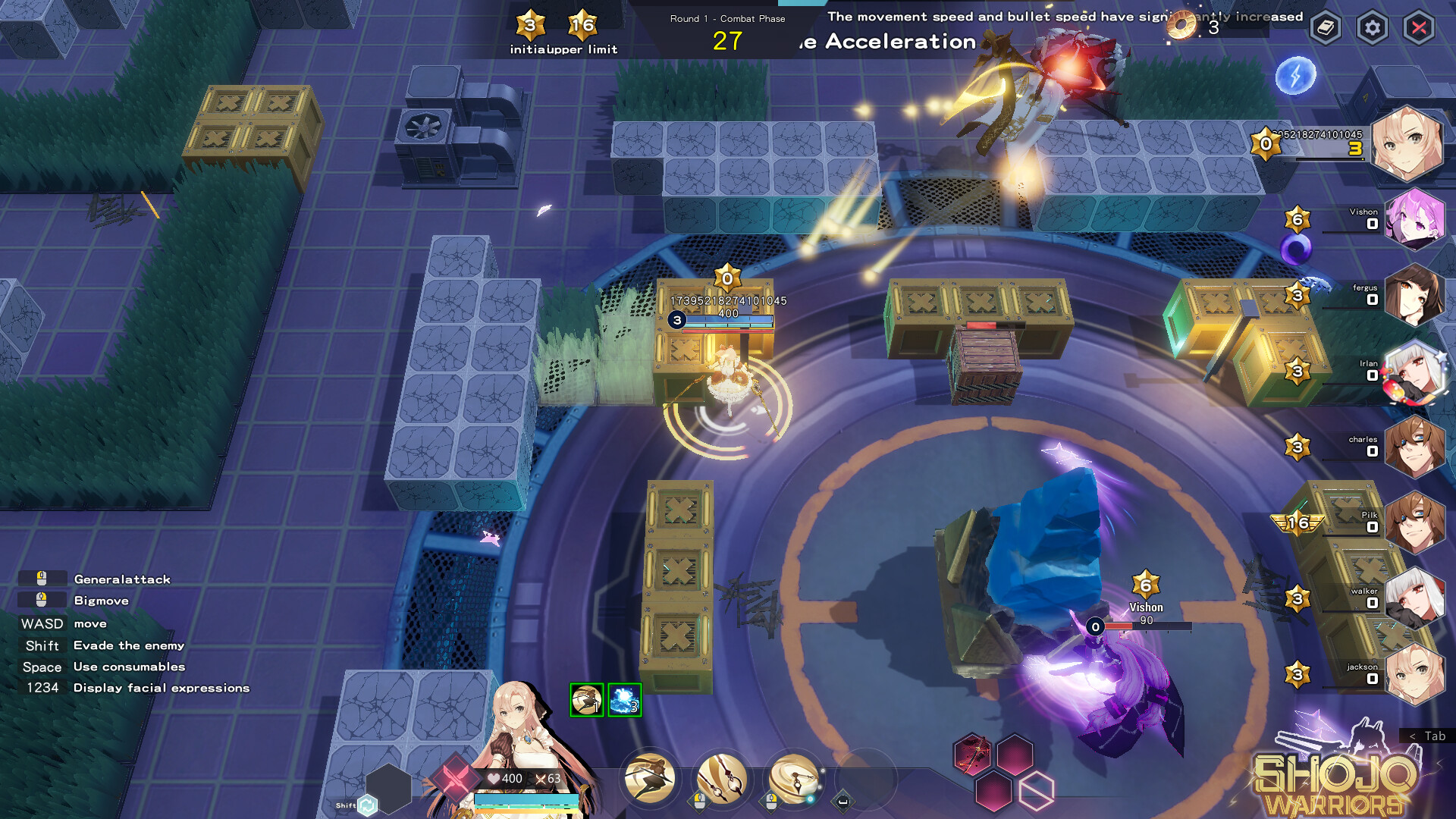Open the settings gear menu
This screenshot has width=1456, height=819.
pyautogui.click(x=1373, y=28)
